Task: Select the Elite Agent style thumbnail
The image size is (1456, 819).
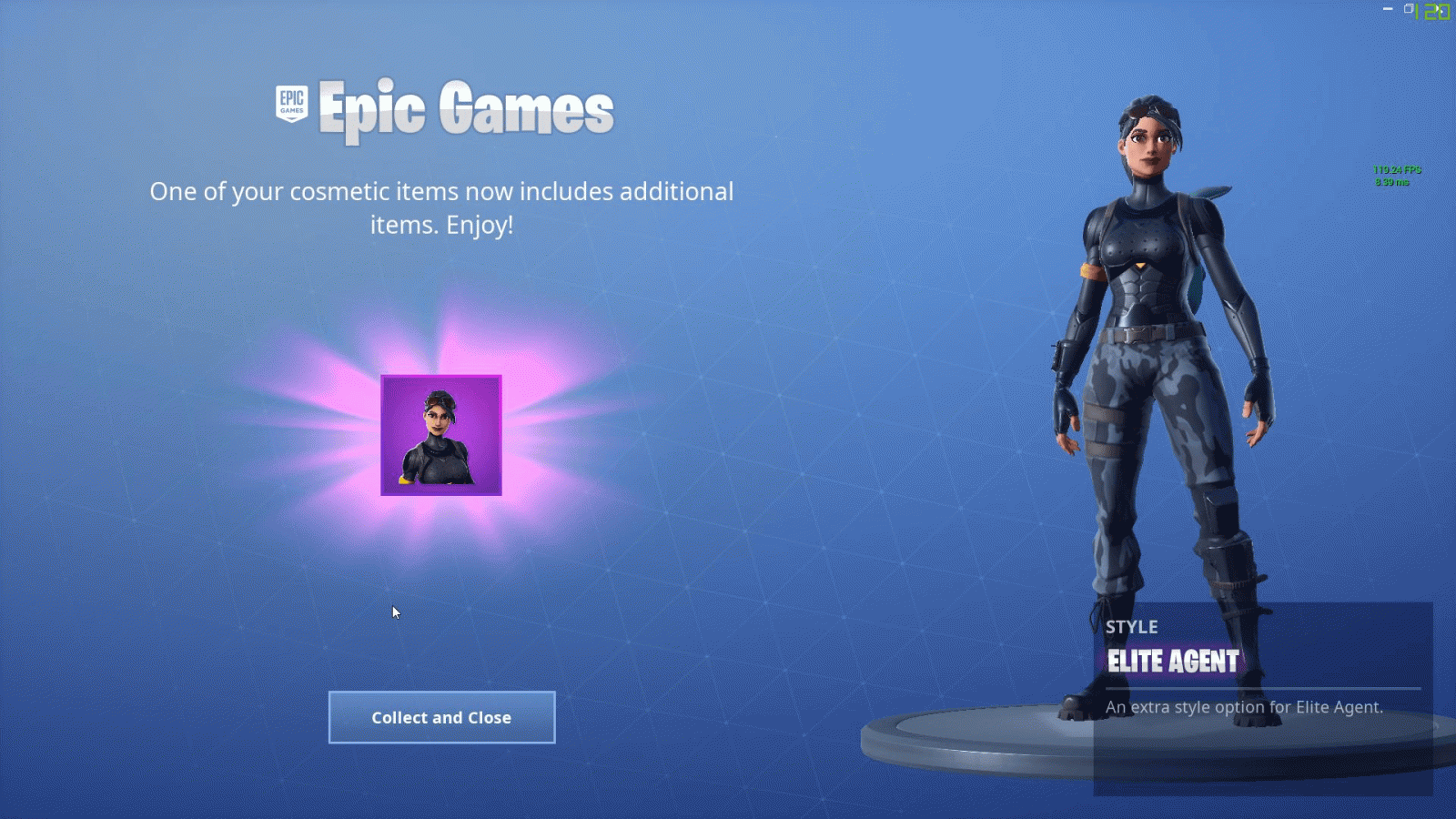Action: click(x=442, y=435)
